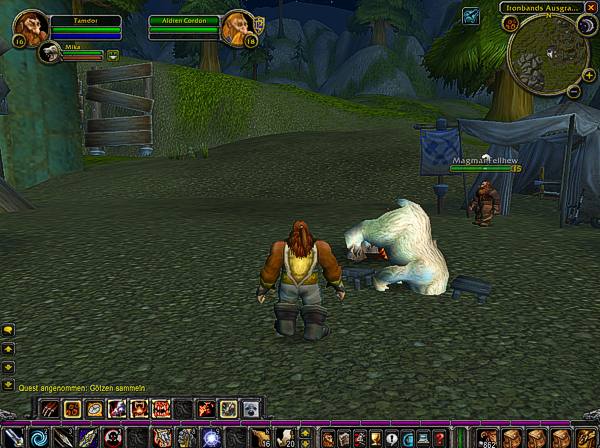The width and height of the screenshot is (600, 448).
Task: Click the blue aspect buff icon
Action: tap(471, 15)
